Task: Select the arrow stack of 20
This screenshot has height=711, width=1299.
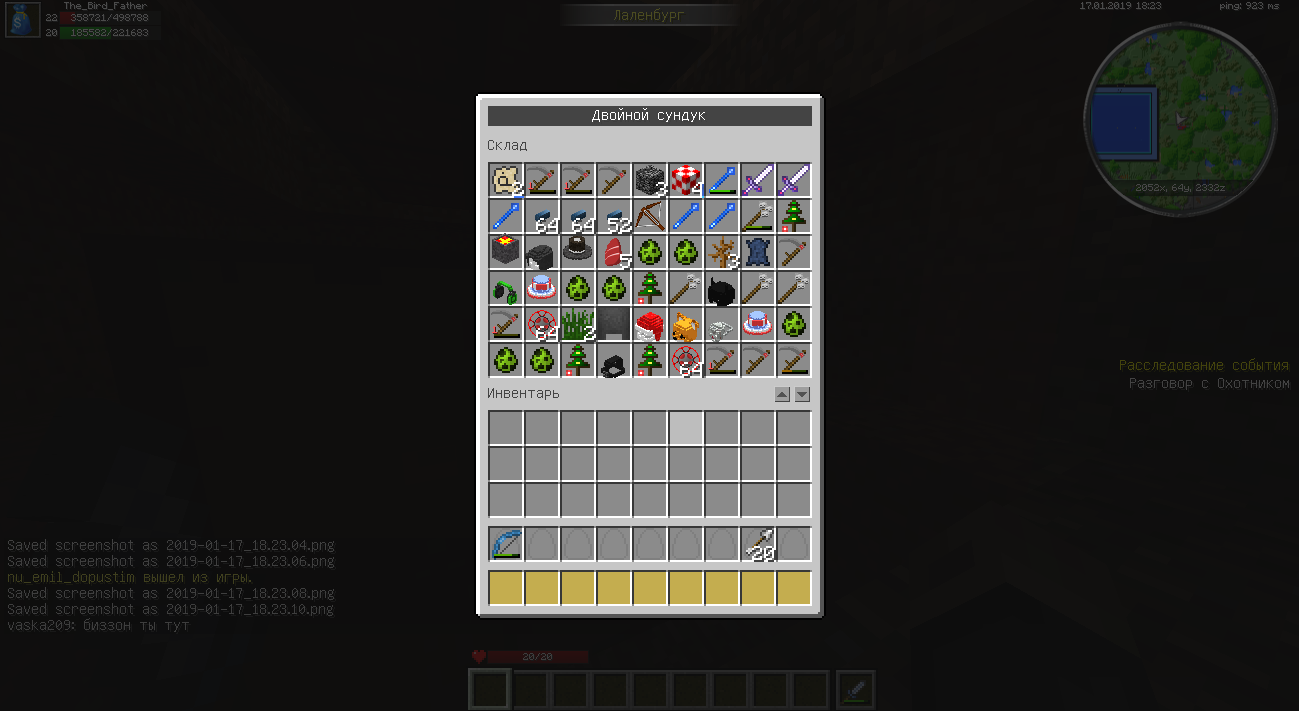Action: click(x=758, y=545)
